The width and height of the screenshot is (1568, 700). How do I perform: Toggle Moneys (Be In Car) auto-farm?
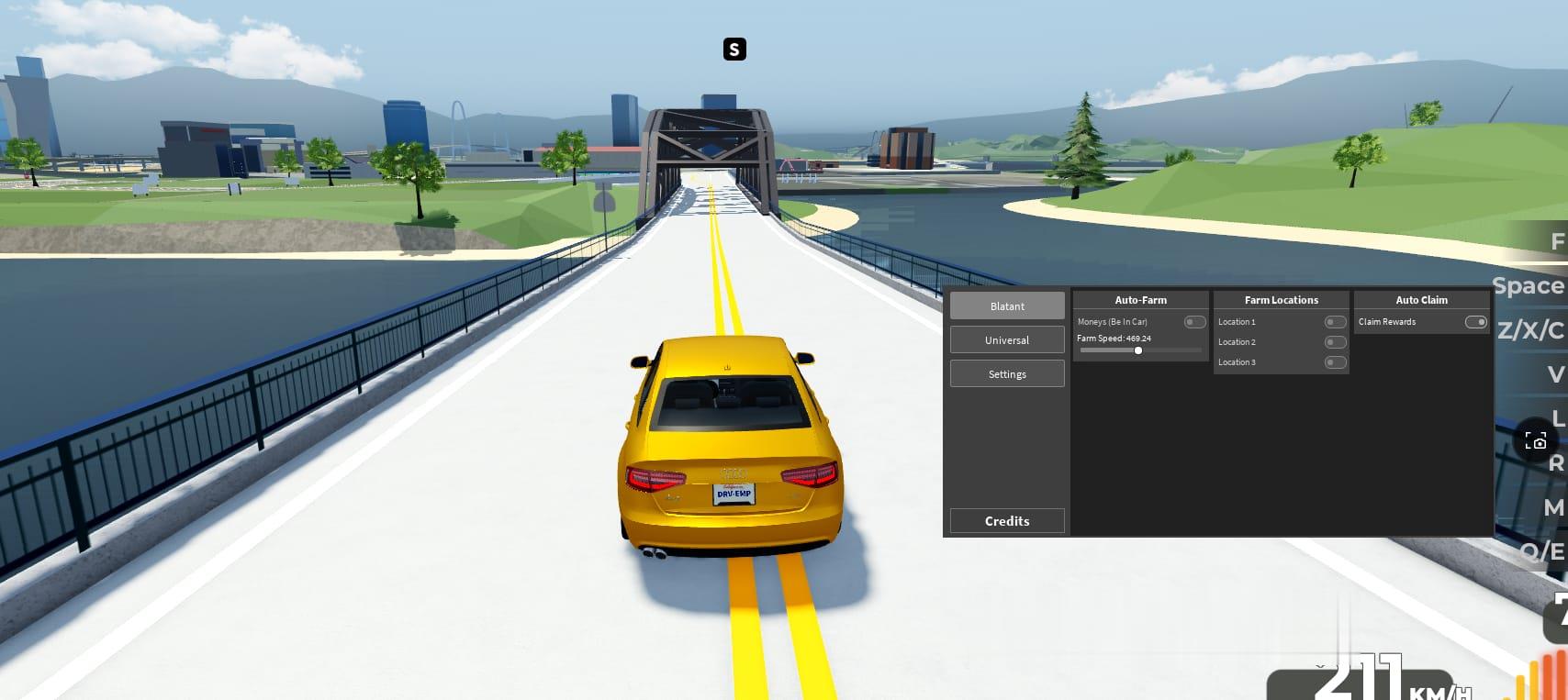point(1194,322)
